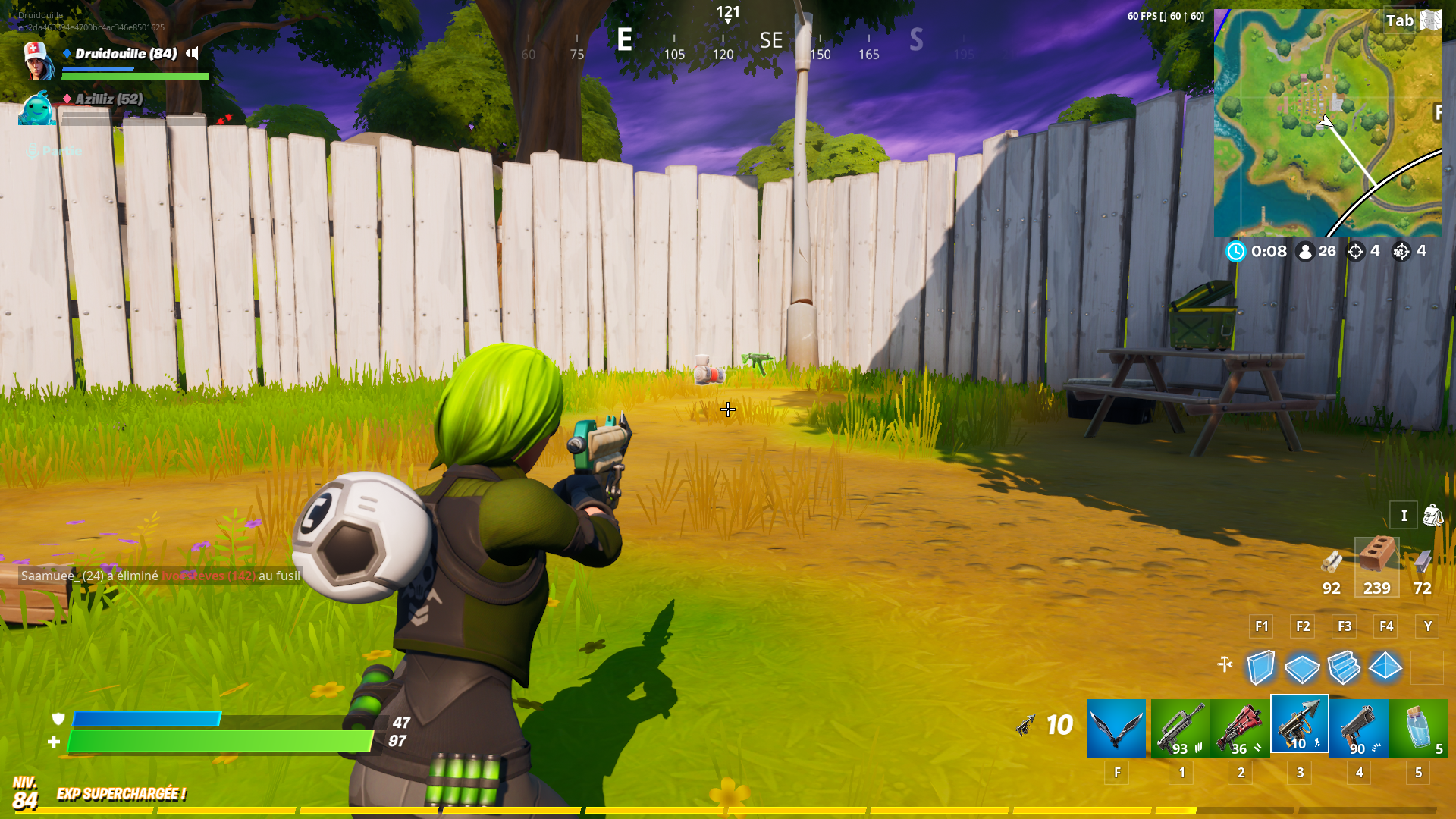Click the match timer clock icon

pos(1235,251)
